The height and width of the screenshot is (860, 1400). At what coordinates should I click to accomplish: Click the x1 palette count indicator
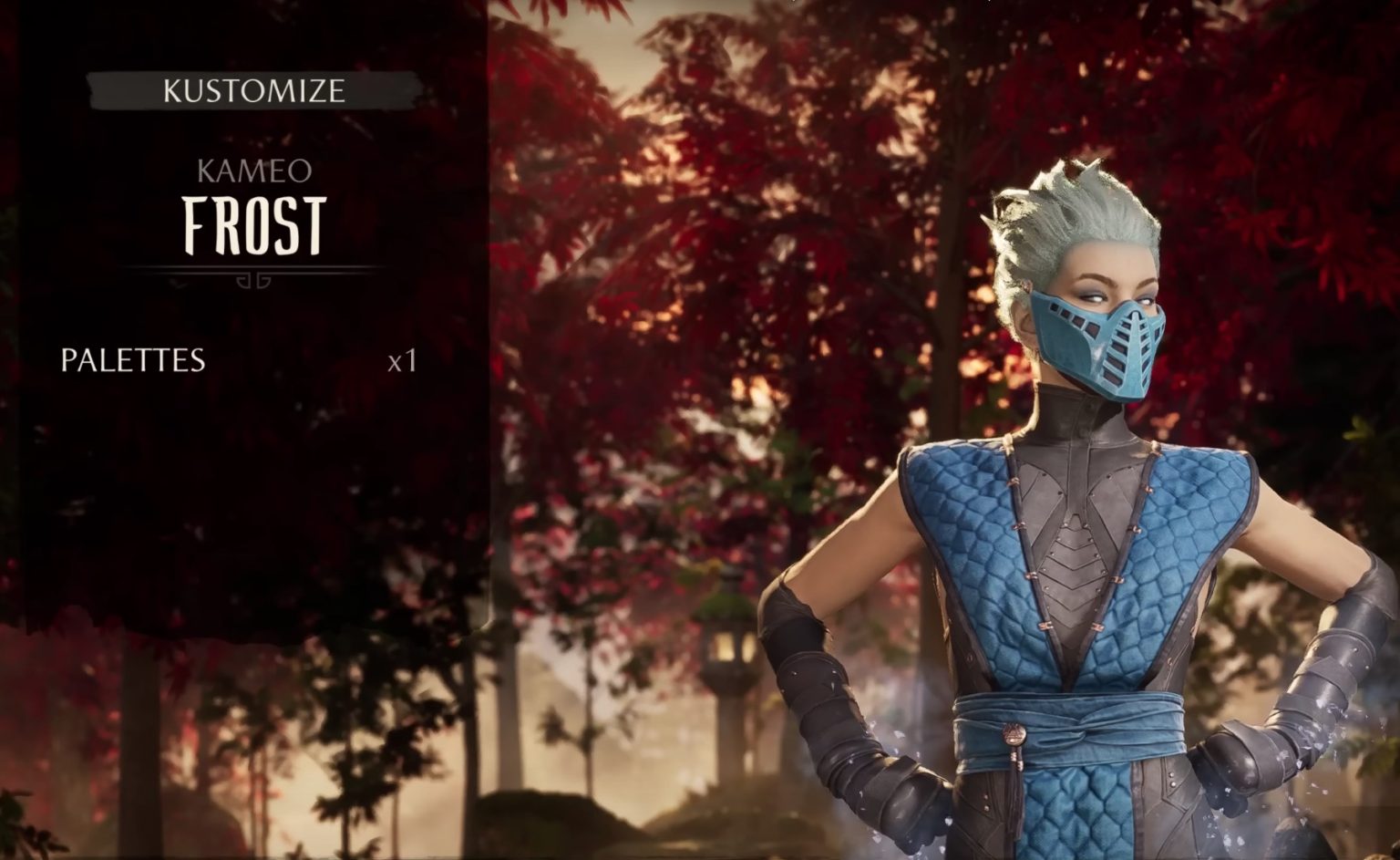(x=401, y=359)
